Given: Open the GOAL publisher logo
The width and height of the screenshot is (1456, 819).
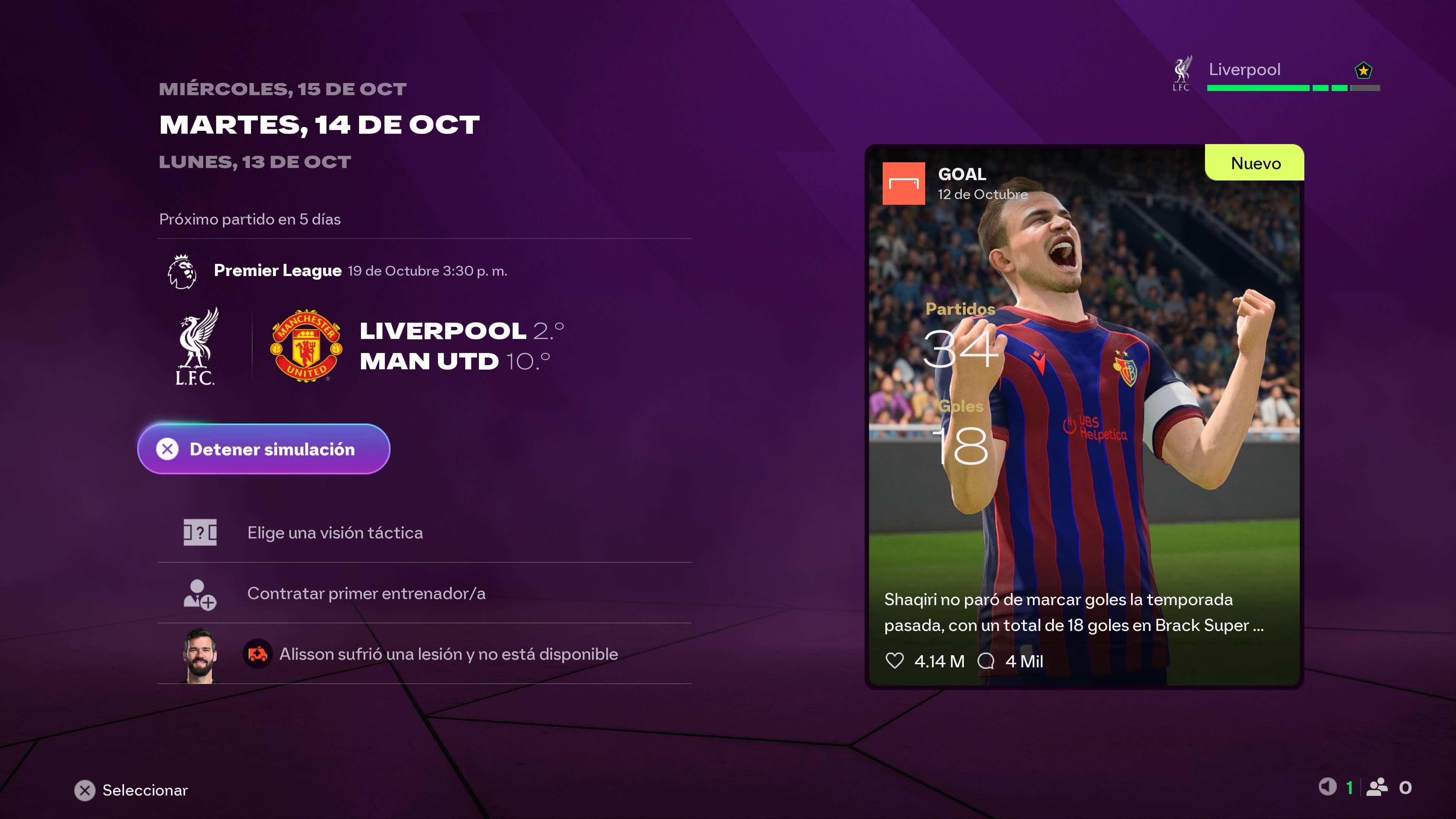Looking at the screenshot, I should pyautogui.click(x=904, y=184).
